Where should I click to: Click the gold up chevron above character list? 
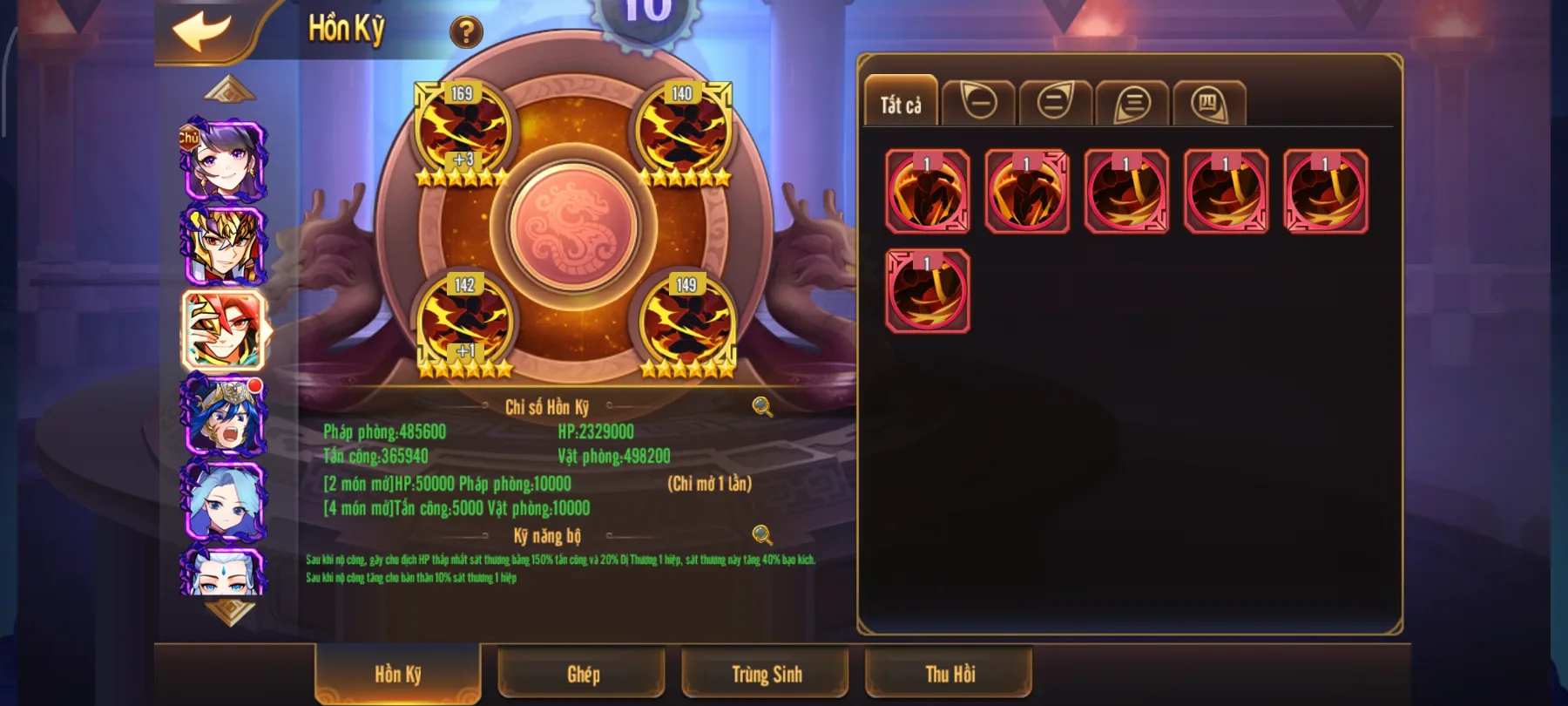[x=228, y=90]
